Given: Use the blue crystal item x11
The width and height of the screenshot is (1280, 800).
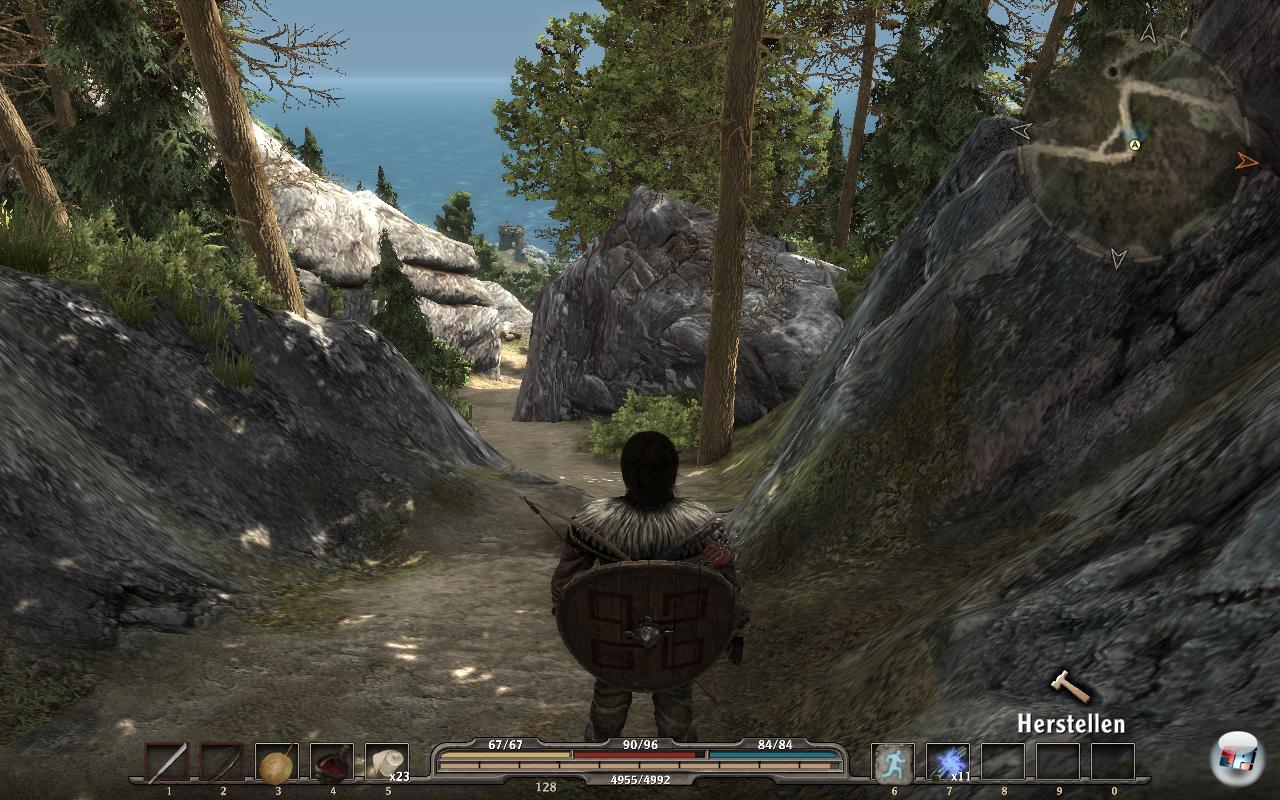Looking at the screenshot, I should pos(947,763).
